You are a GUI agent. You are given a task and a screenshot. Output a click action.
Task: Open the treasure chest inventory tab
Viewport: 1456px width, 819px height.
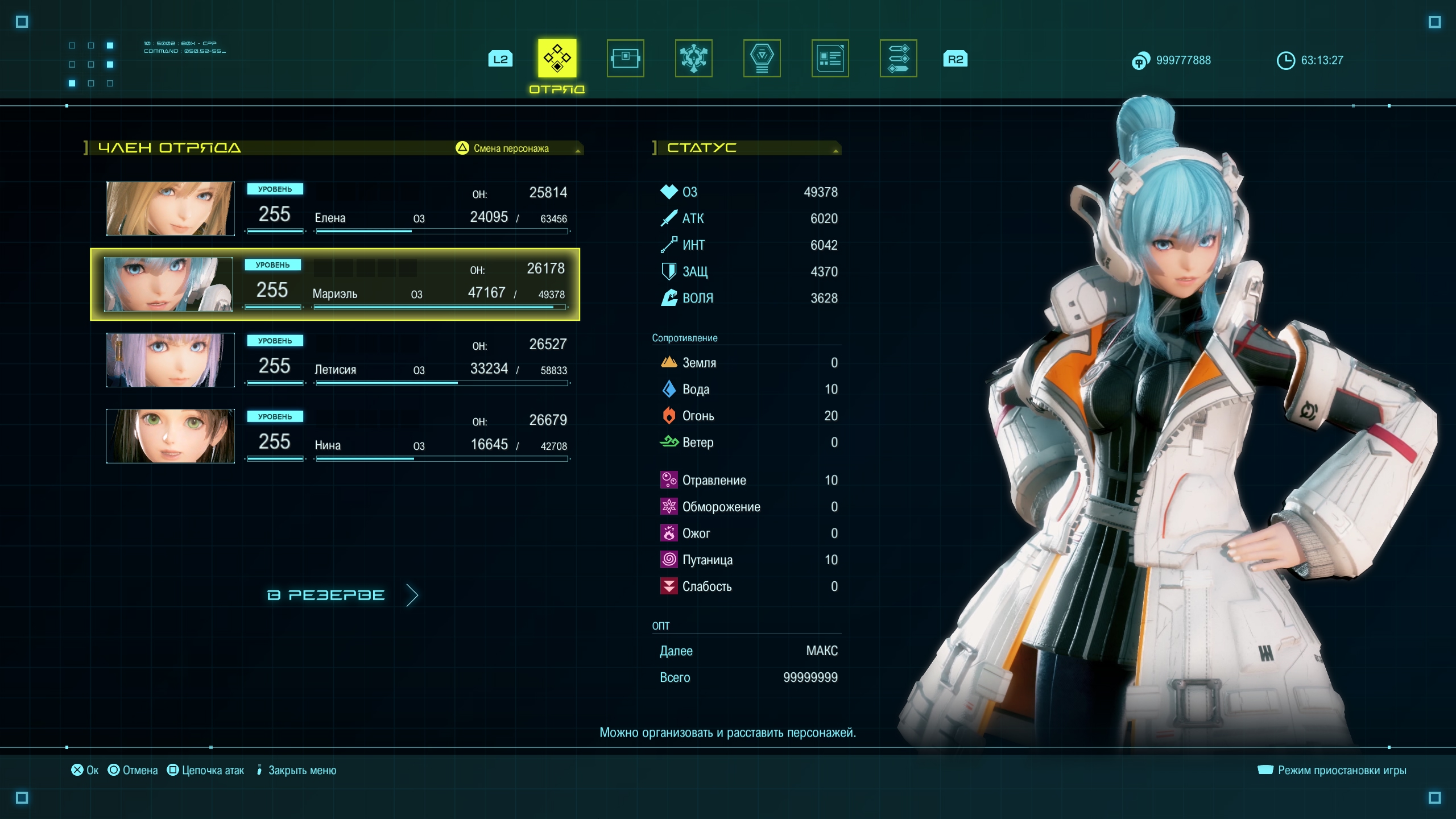tap(625, 59)
